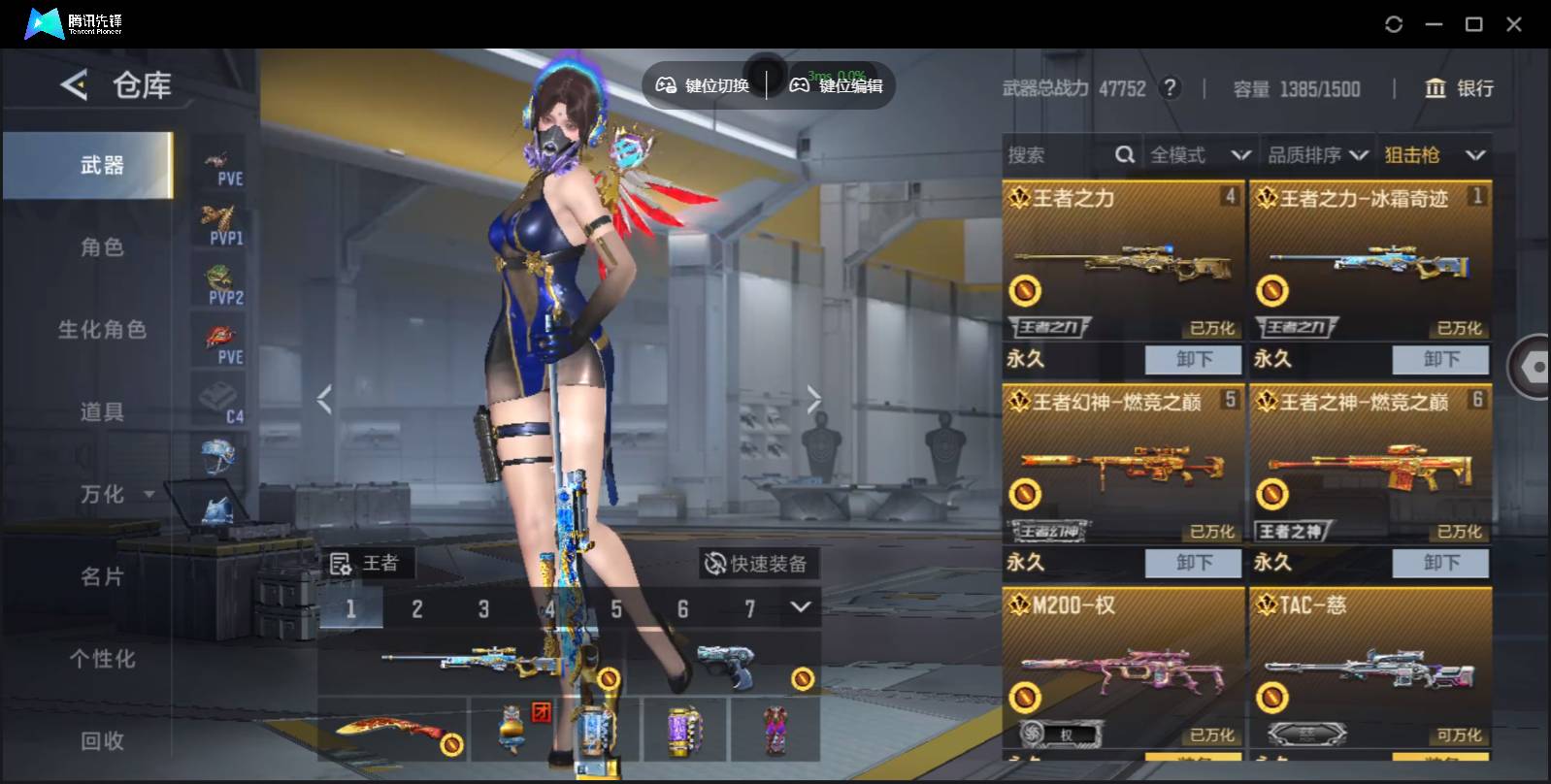Open the 回收 section
This screenshot has height=784, width=1551.
coord(102,741)
